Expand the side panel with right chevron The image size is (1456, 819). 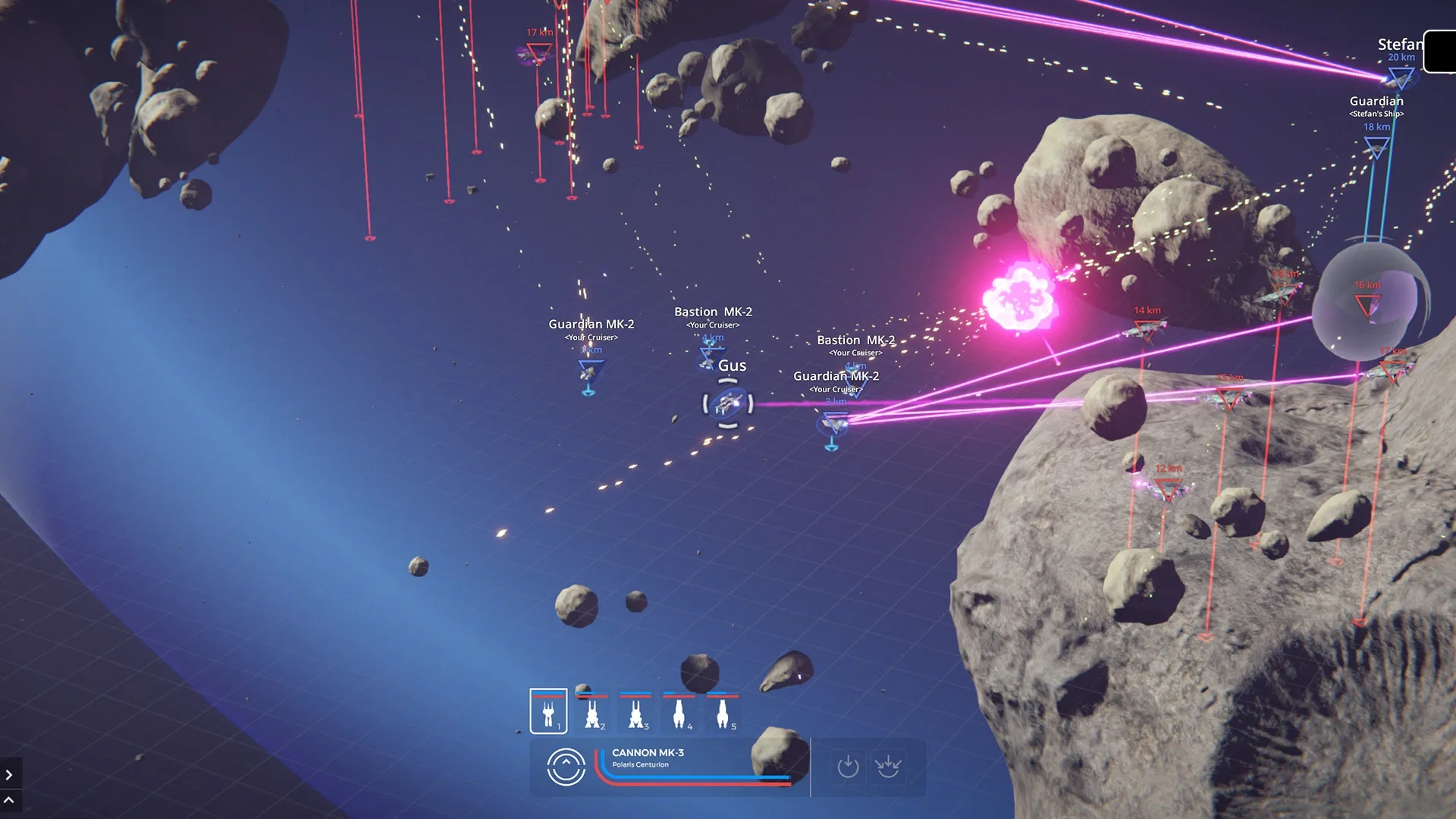[x=9, y=775]
